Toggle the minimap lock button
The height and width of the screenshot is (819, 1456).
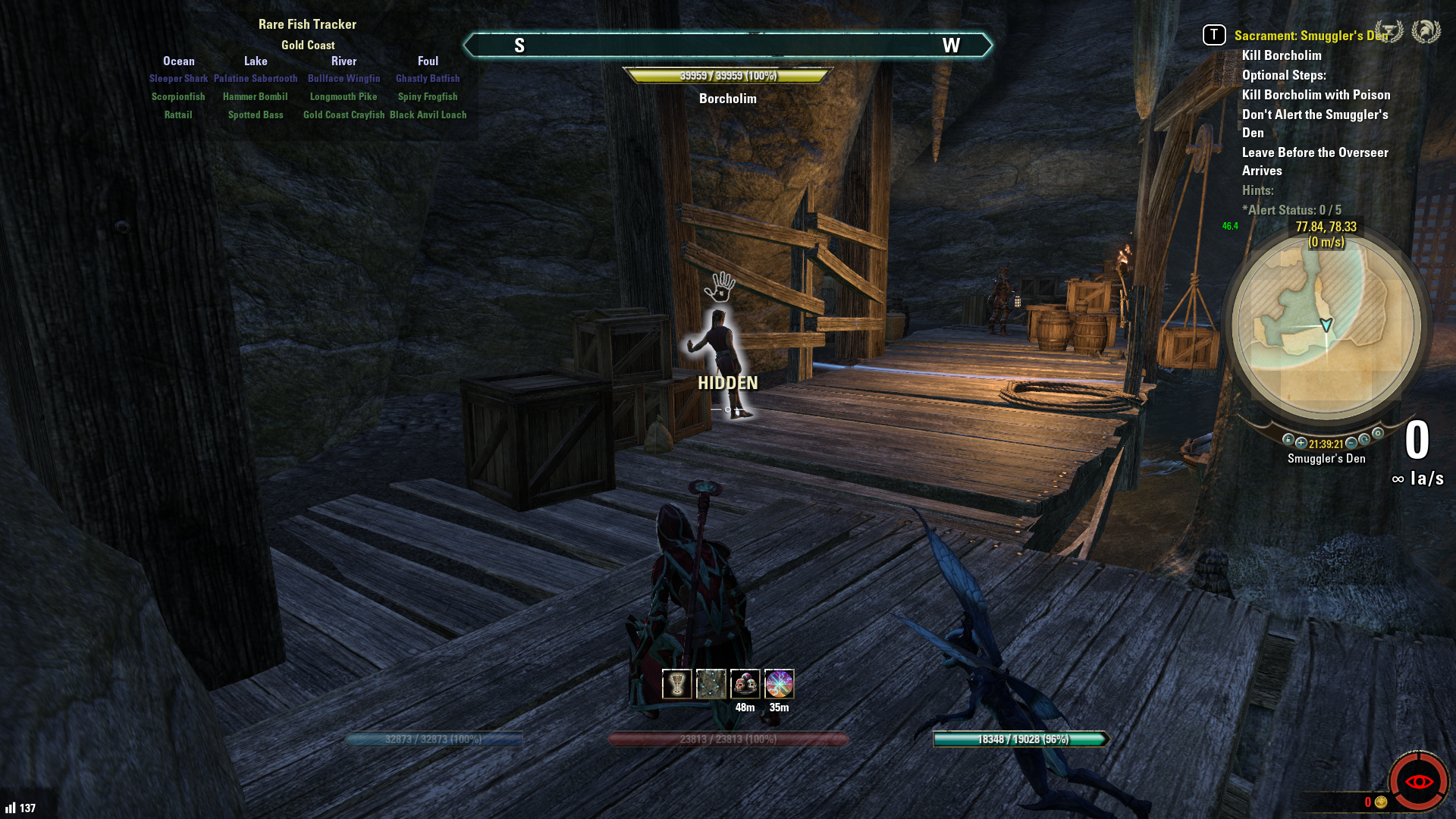(1288, 439)
